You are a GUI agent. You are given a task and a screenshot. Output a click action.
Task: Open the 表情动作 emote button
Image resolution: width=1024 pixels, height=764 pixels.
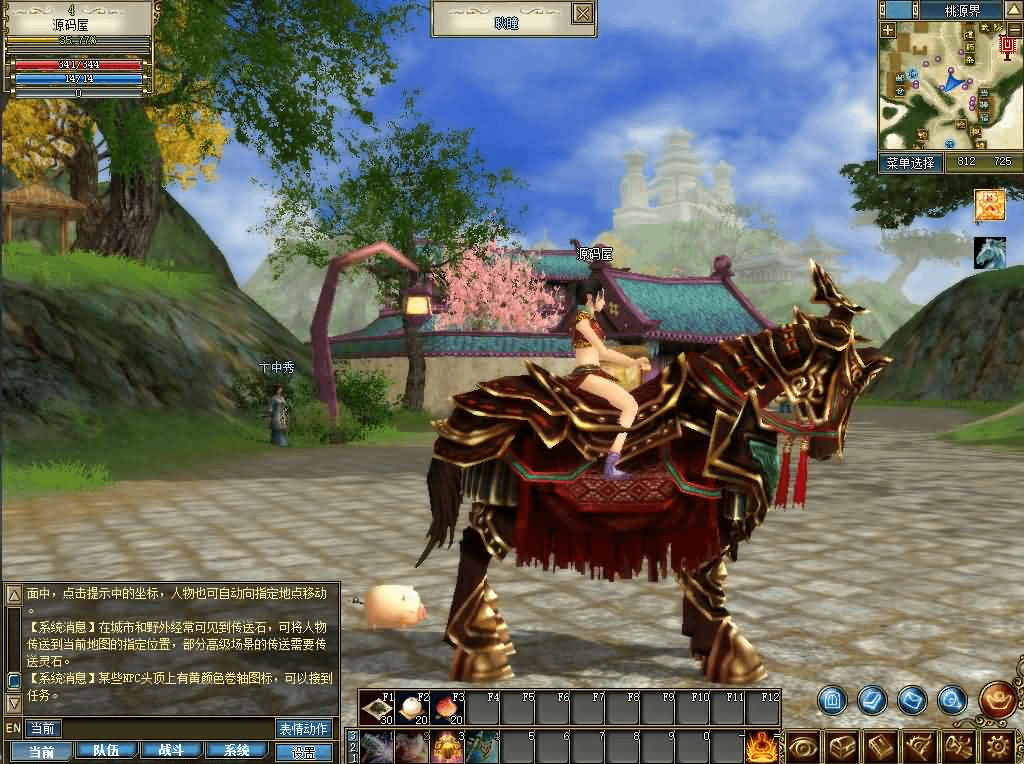tap(304, 729)
